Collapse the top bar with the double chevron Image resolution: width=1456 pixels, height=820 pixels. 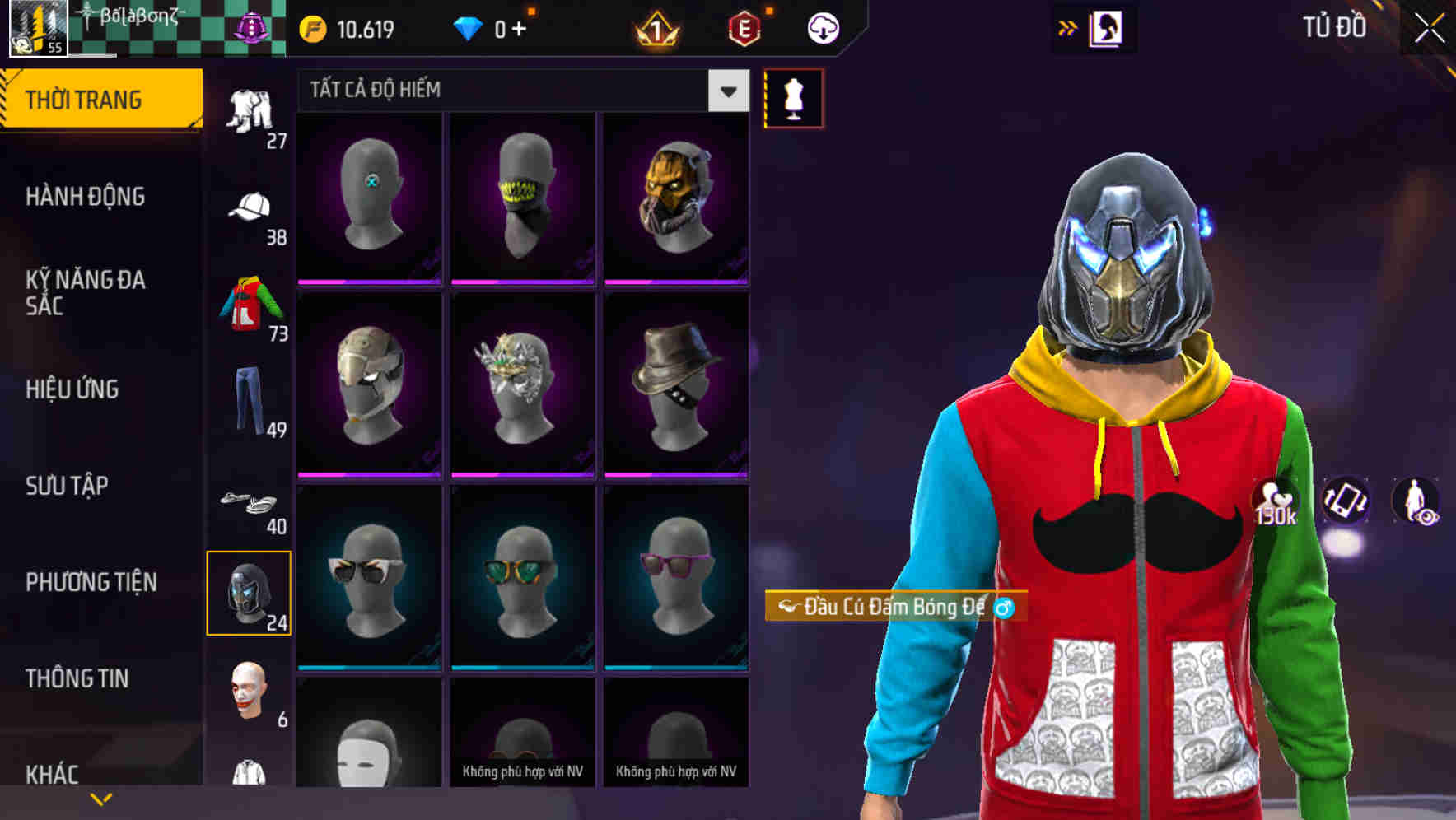point(1066,27)
